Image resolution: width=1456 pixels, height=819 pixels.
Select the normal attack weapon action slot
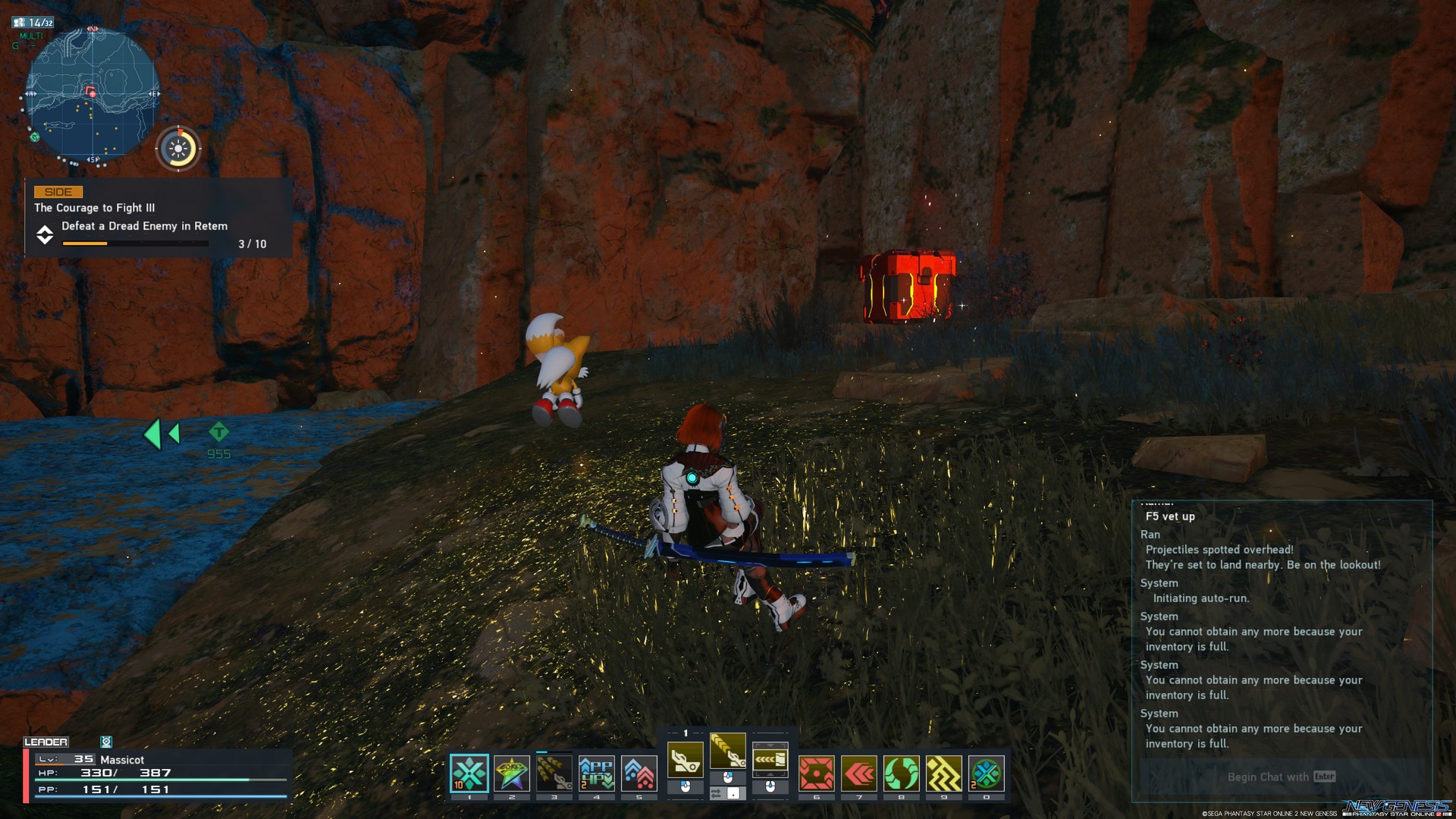click(x=686, y=759)
